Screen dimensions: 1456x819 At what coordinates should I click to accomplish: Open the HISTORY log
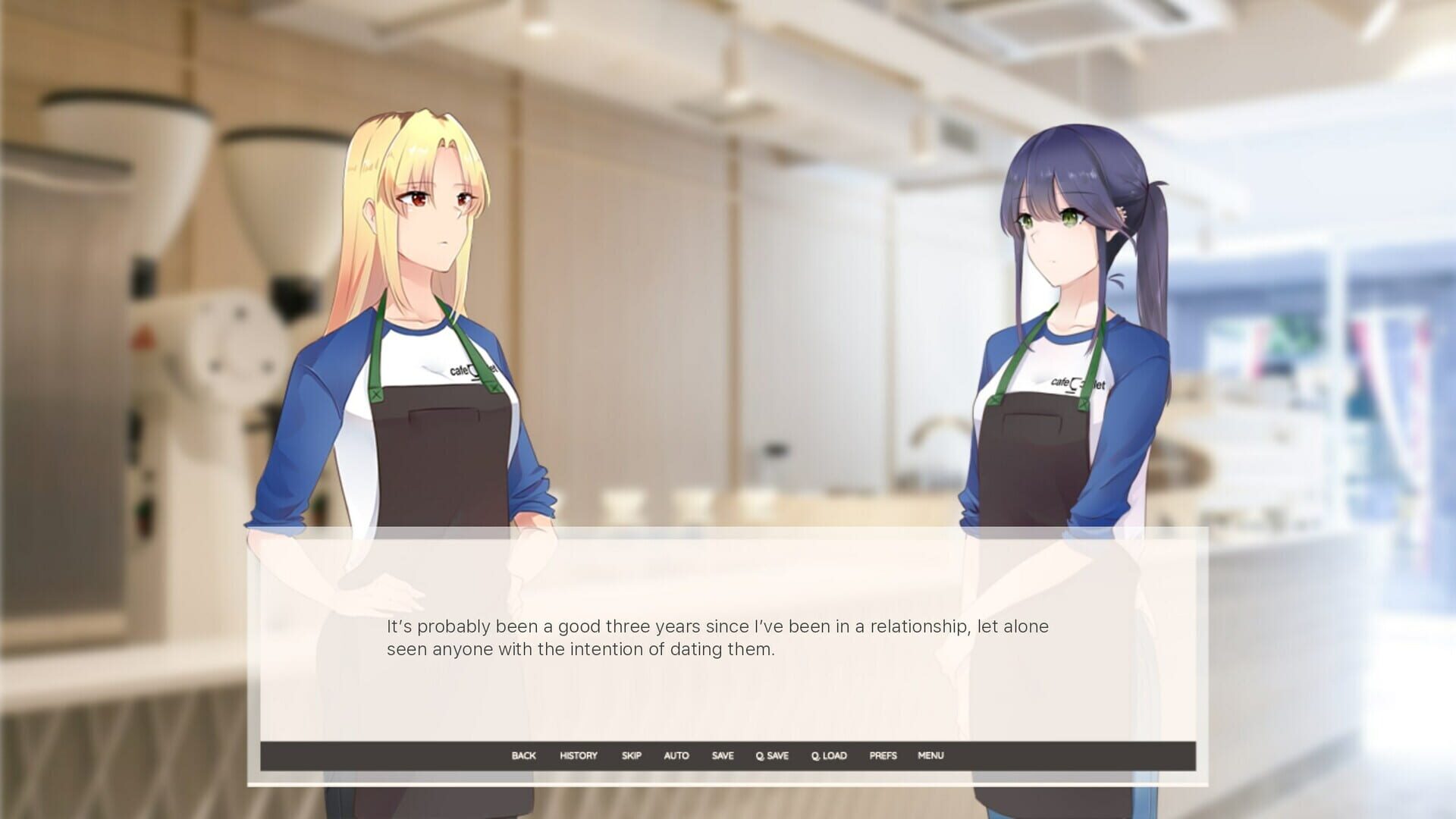(x=577, y=755)
